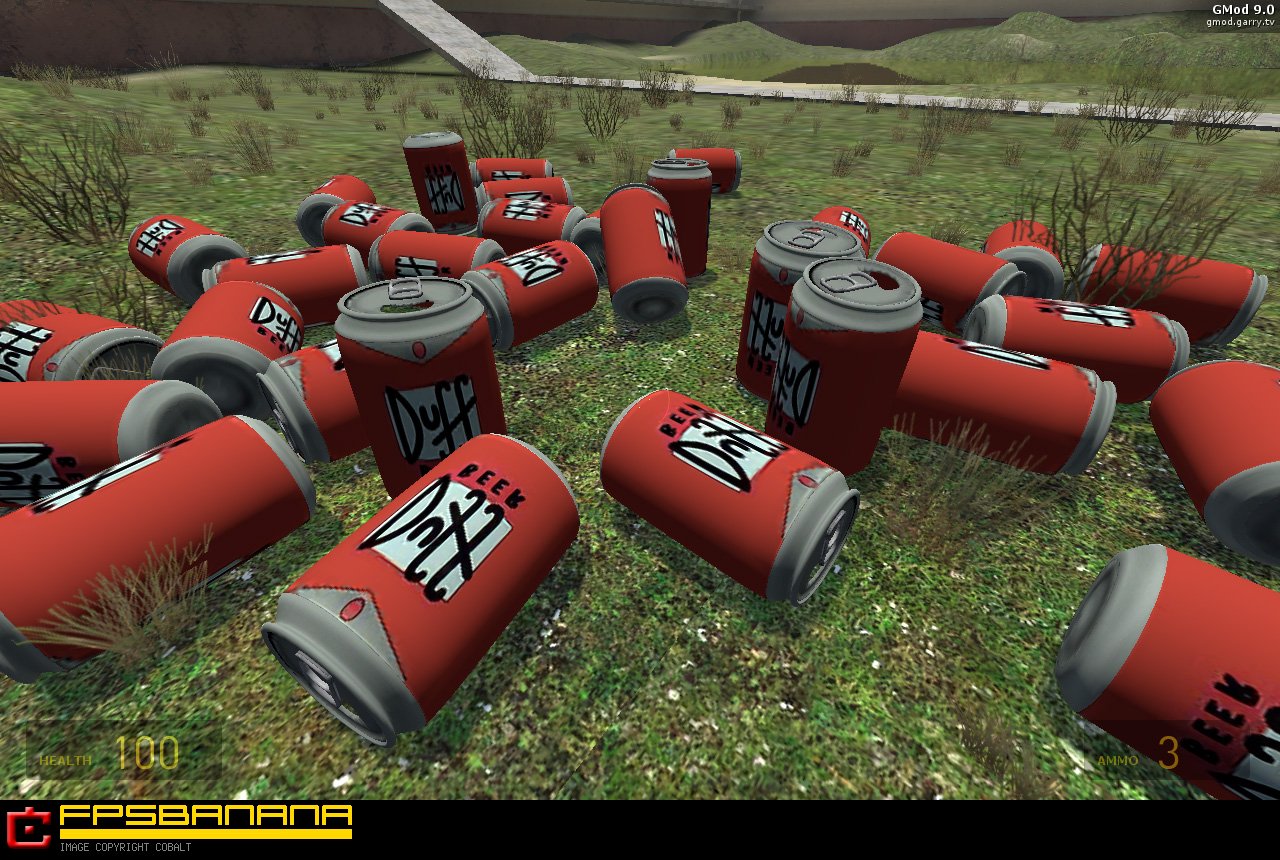Select the IMAGE COPYRIGHT COBALT text
1280x860 pixels.
tap(125, 849)
